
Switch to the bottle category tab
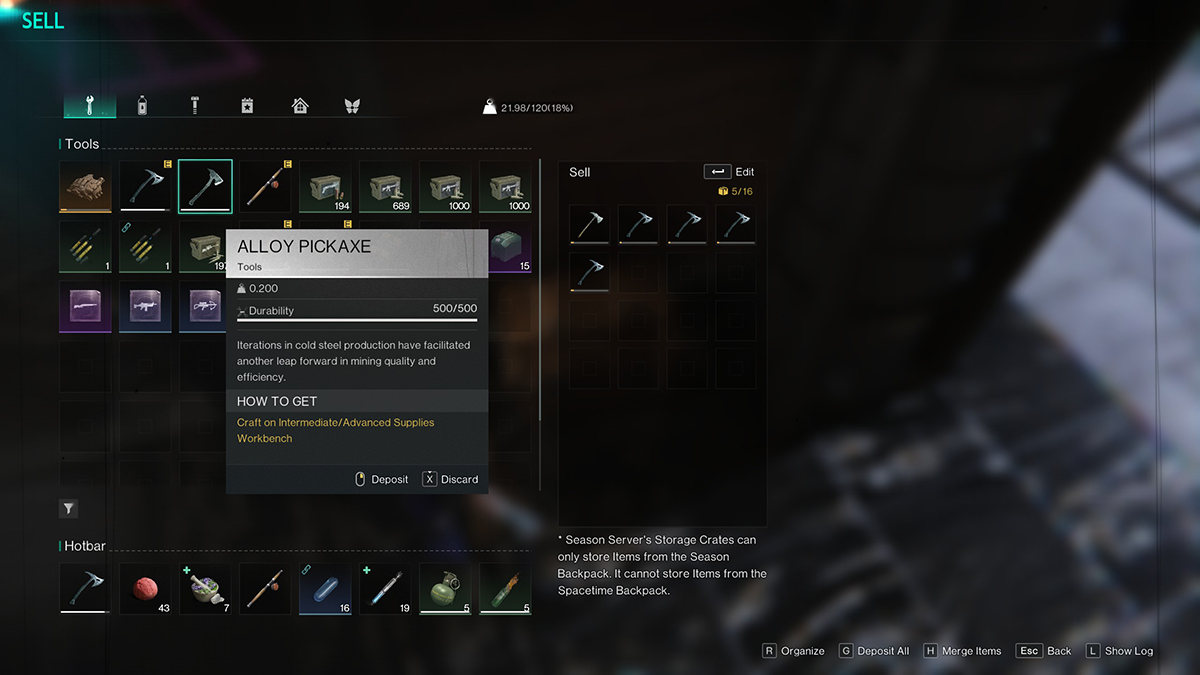coord(142,106)
